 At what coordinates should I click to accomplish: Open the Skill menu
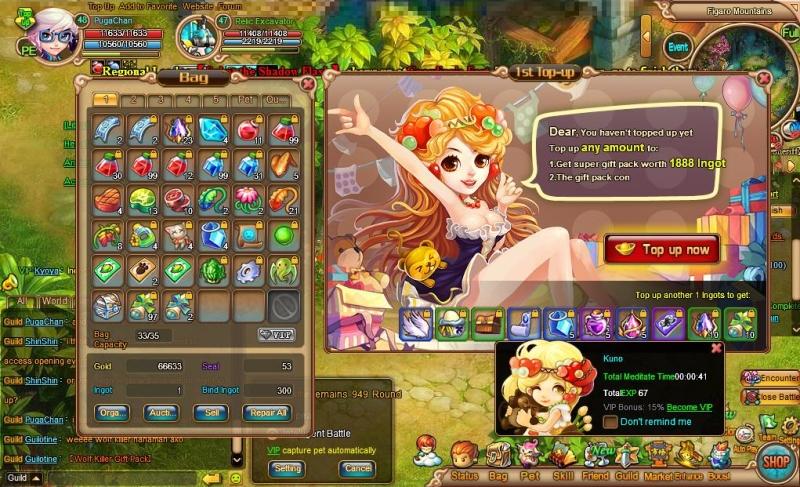tap(564, 460)
